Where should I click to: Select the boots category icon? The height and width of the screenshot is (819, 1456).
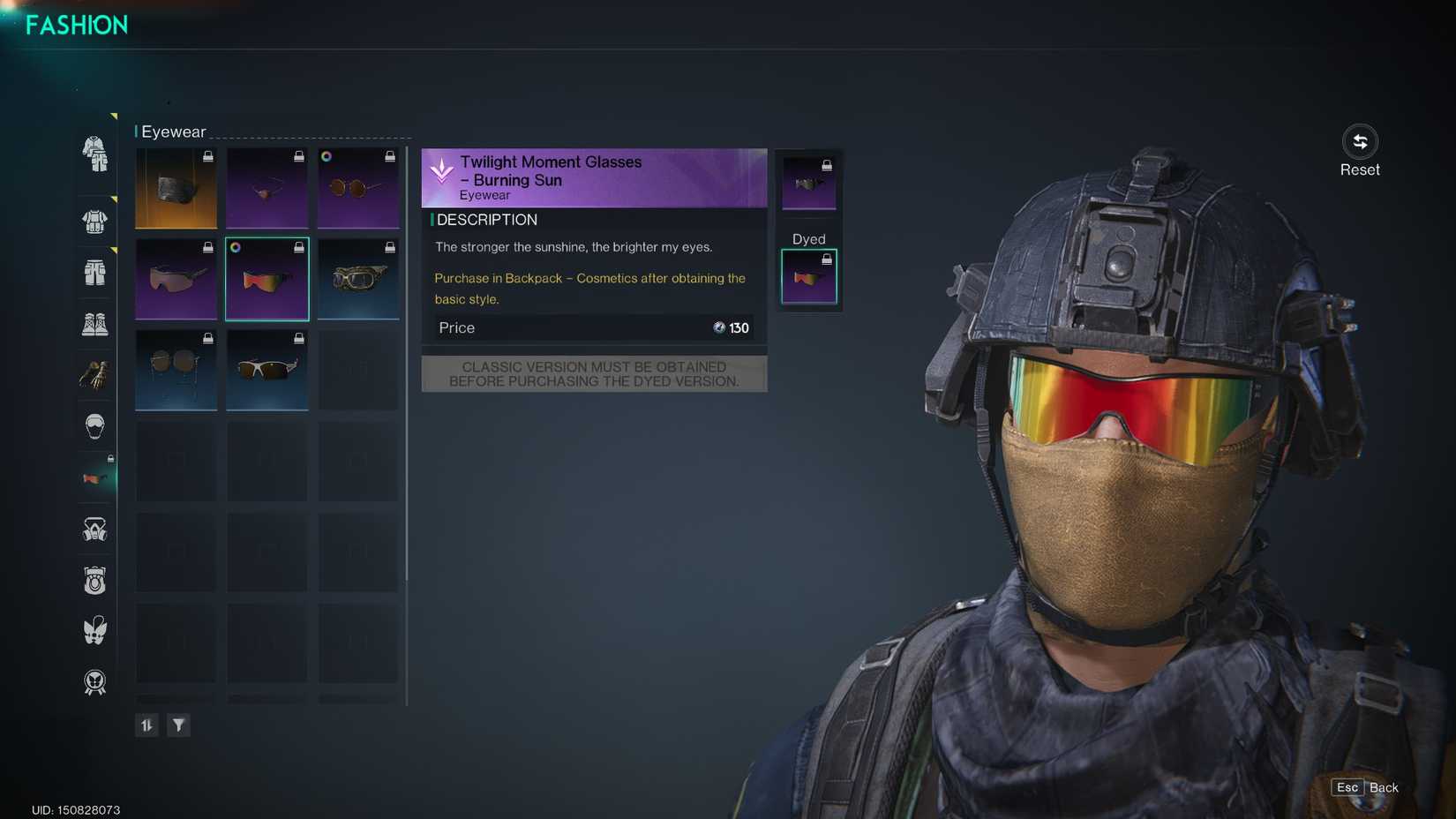[94, 323]
